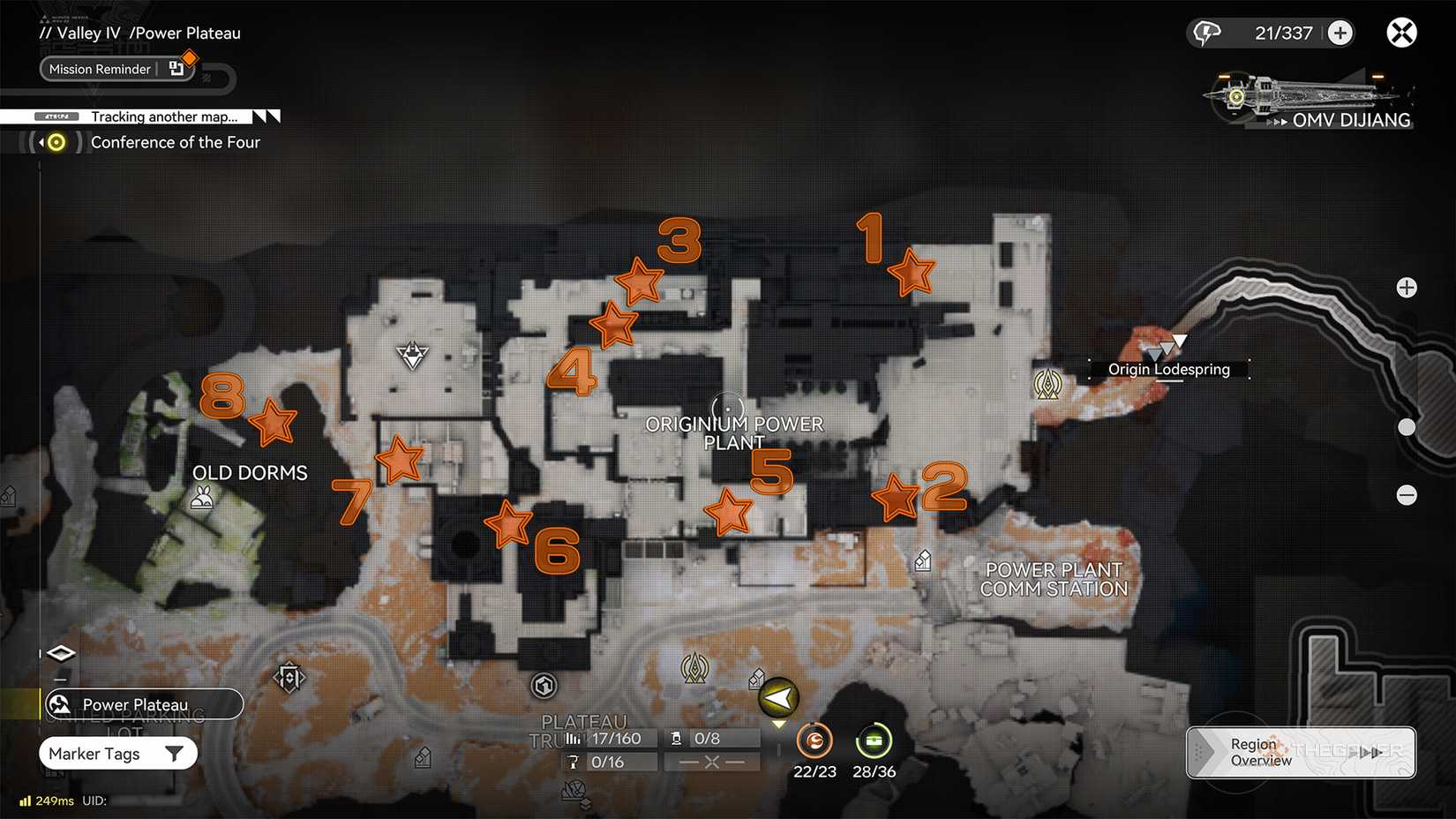Viewport: 1456px width, 819px height.
Task: Click the rabbit icon below Old Dorms
Action: (x=203, y=499)
